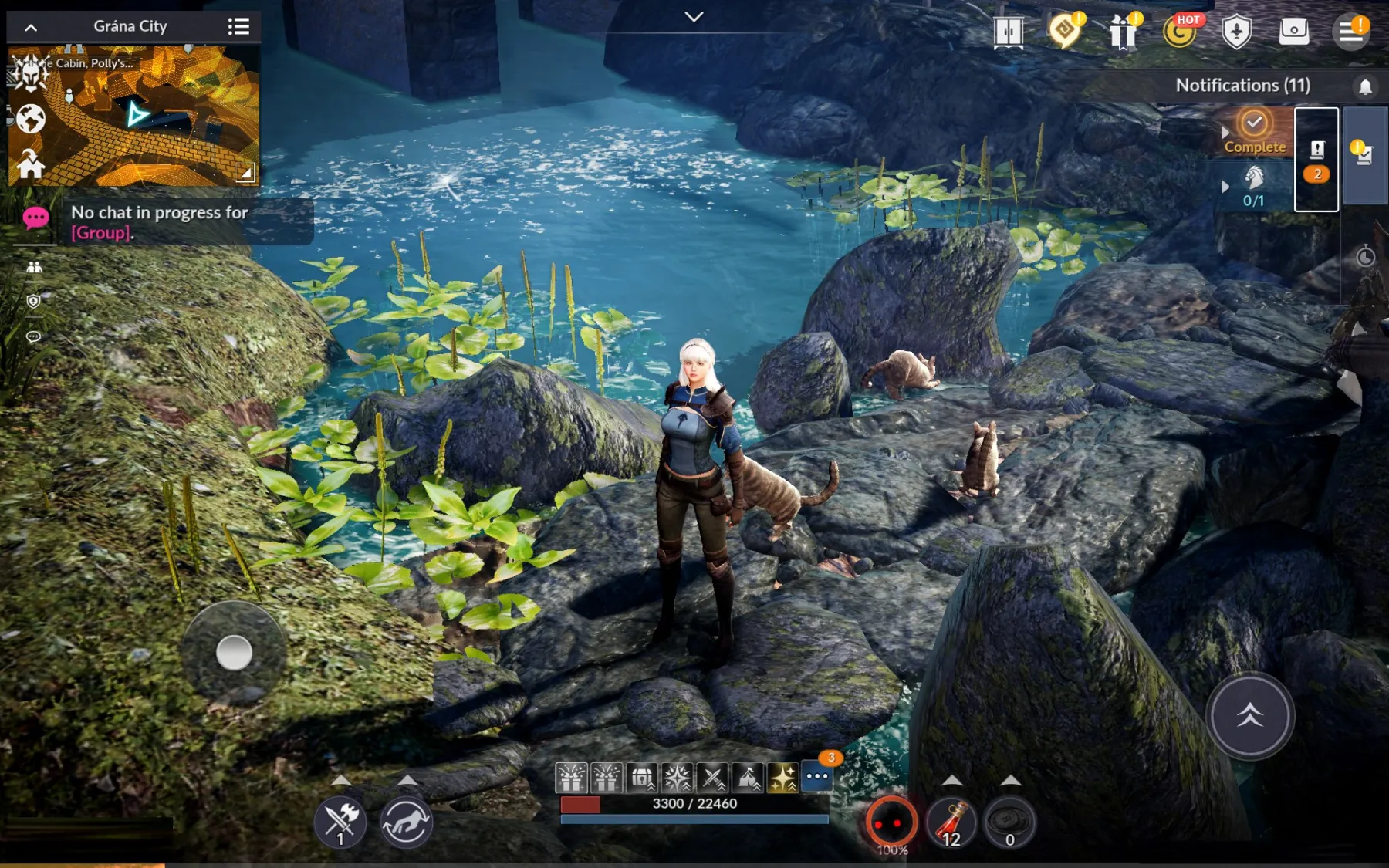Open the treasure chest quickslot icon
The width and height of the screenshot is (1389, 868).
(642, 778)
